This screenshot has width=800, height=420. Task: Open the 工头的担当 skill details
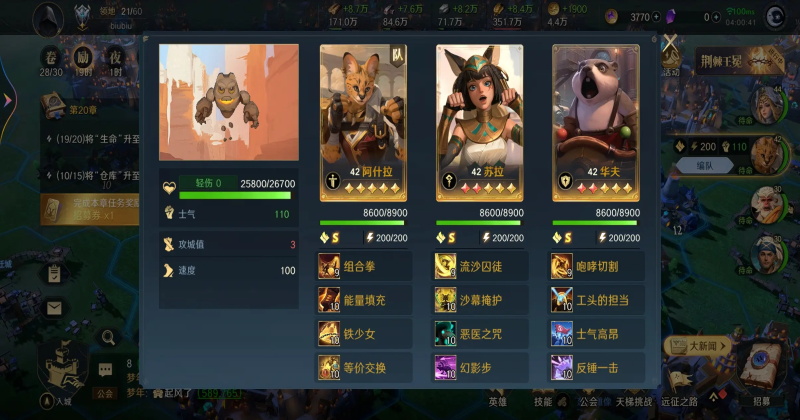point(596,300)
